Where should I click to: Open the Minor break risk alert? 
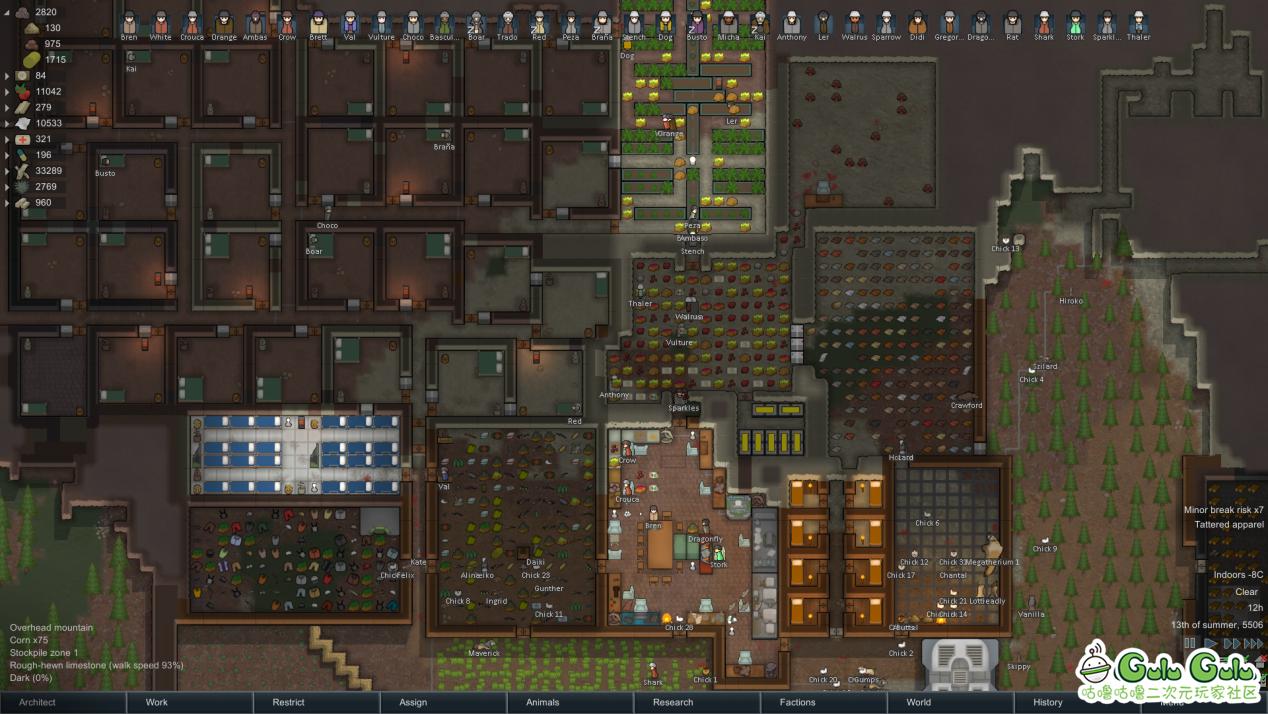[x=1223, y=510]
